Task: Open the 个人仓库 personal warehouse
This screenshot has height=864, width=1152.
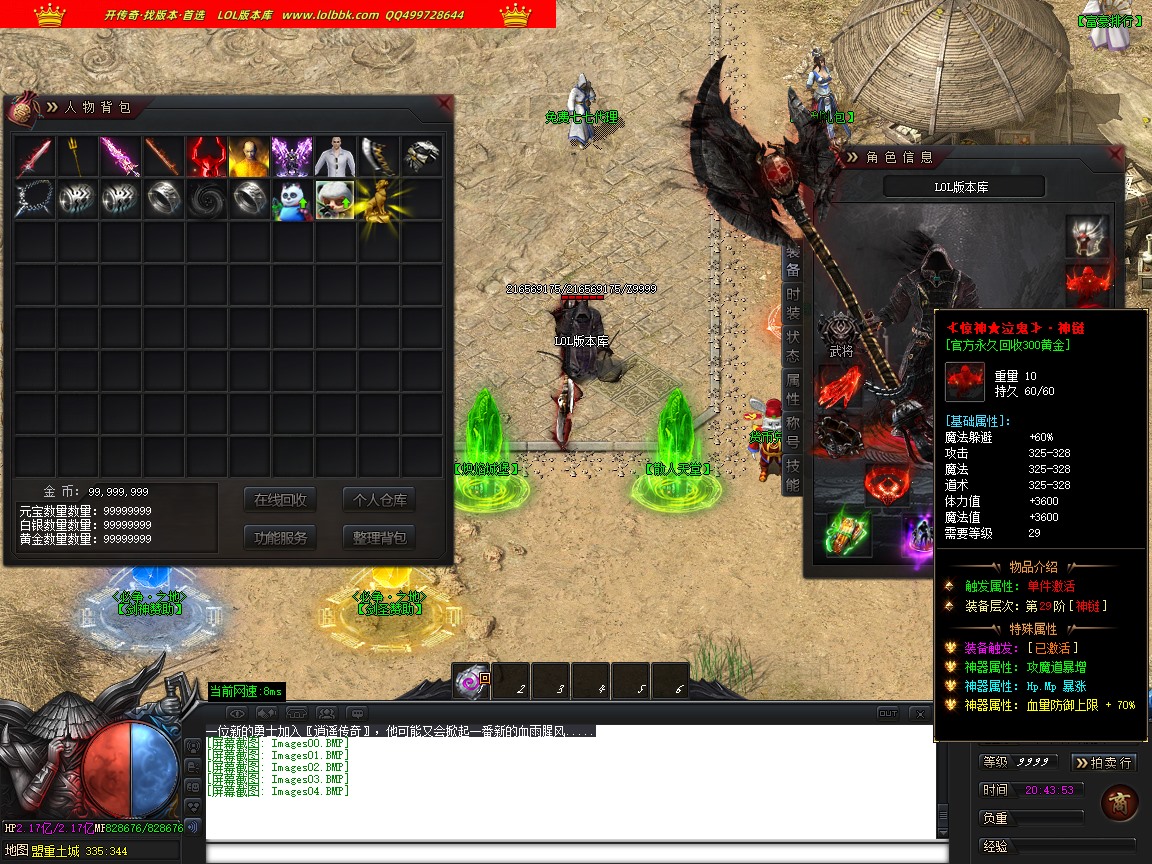Action: tap(379, 500)
